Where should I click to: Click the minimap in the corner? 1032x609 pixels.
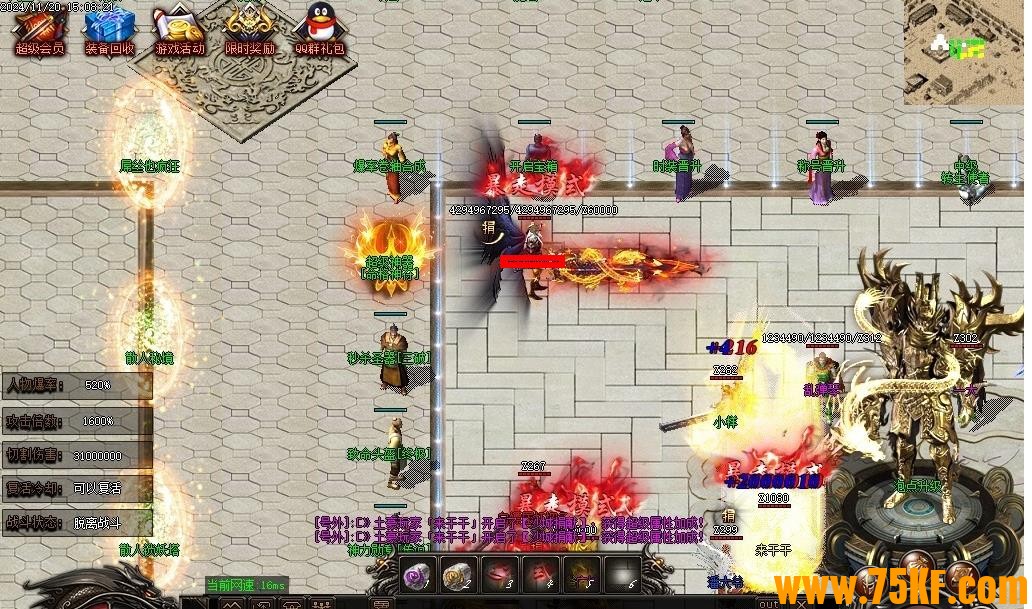pyautogui.click(x=964, y=50)
